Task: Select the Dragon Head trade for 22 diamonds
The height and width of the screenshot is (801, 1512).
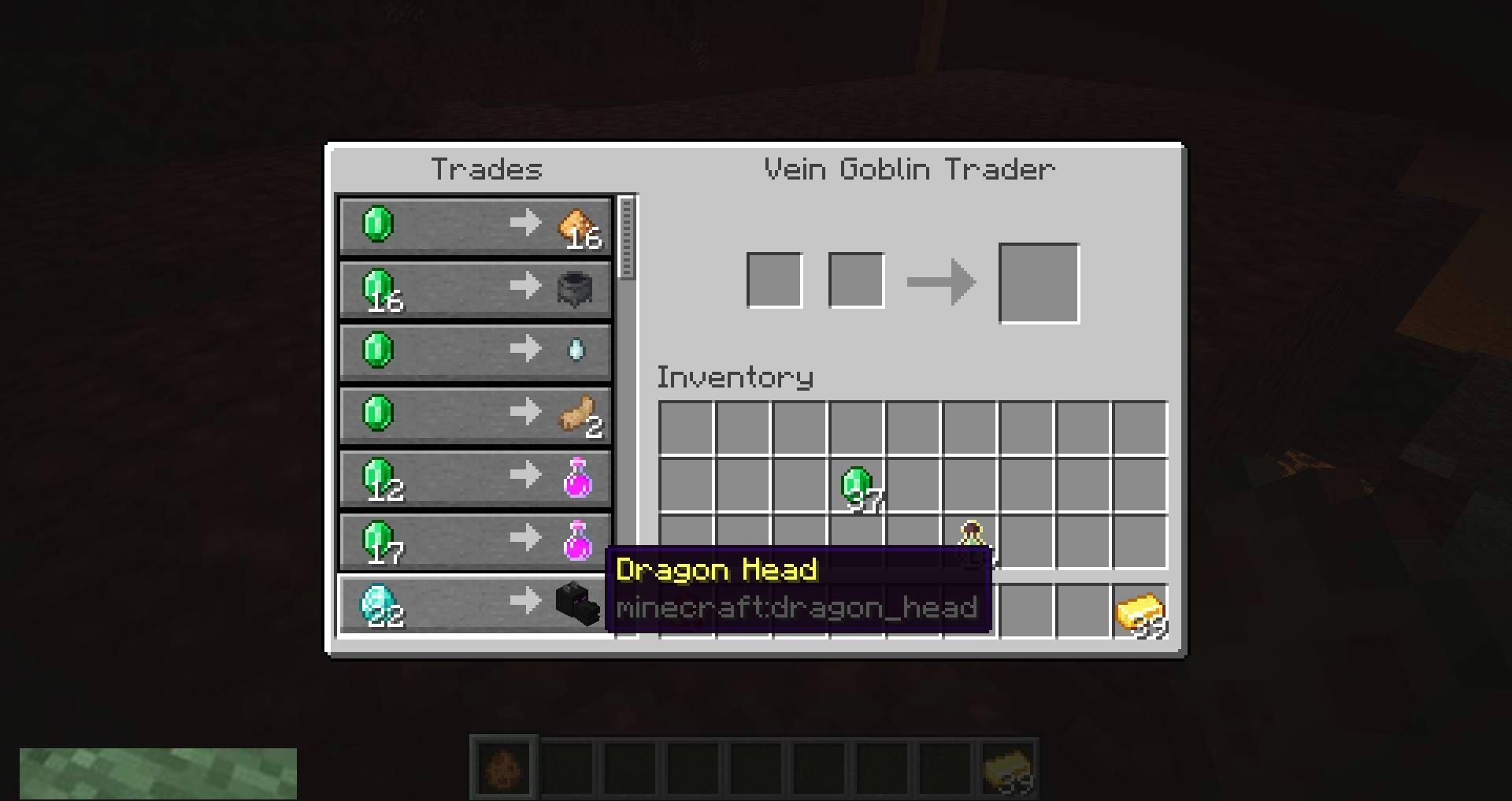Action: point(475,604)
